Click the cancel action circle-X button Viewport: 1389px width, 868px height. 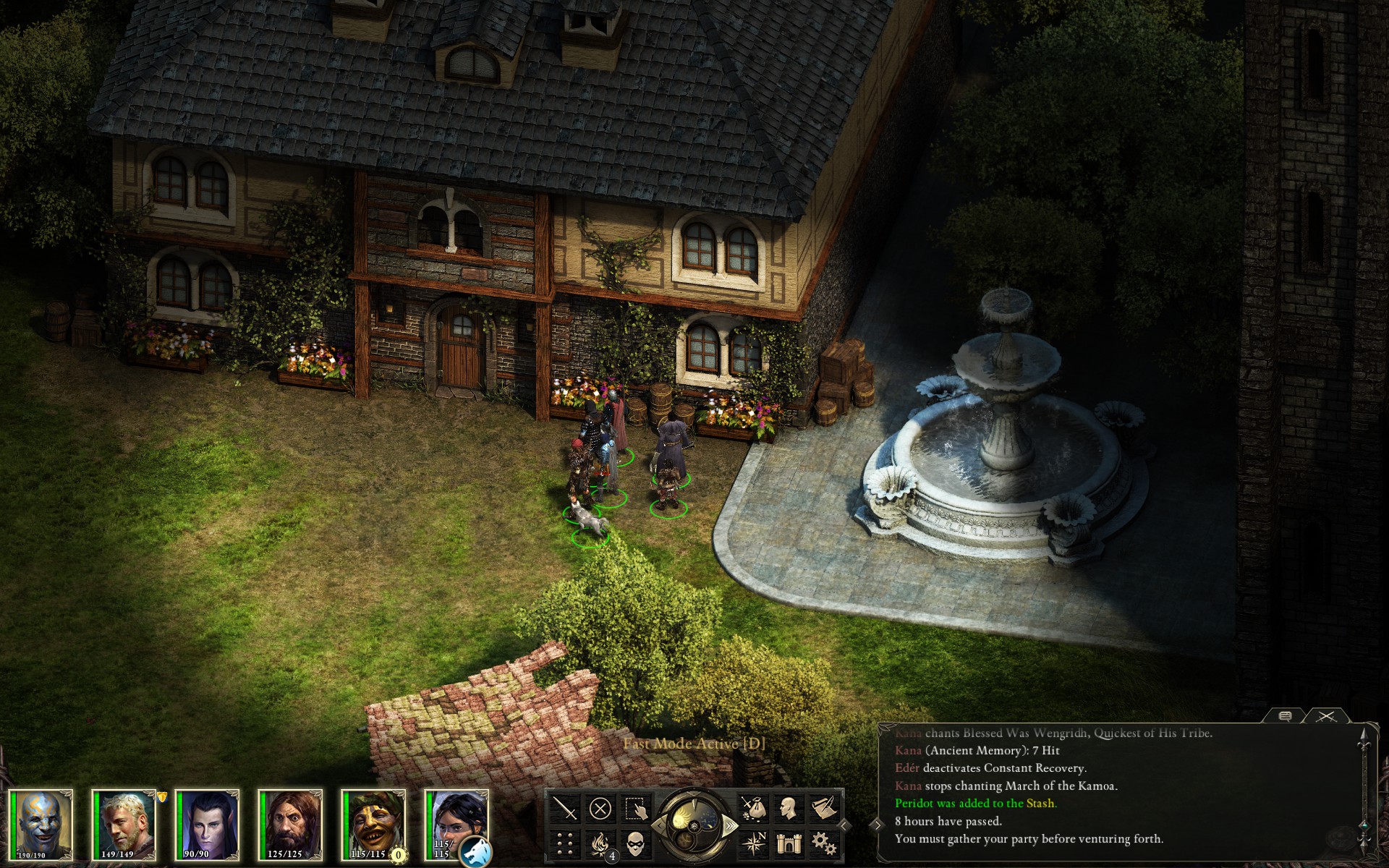[600, 808]
